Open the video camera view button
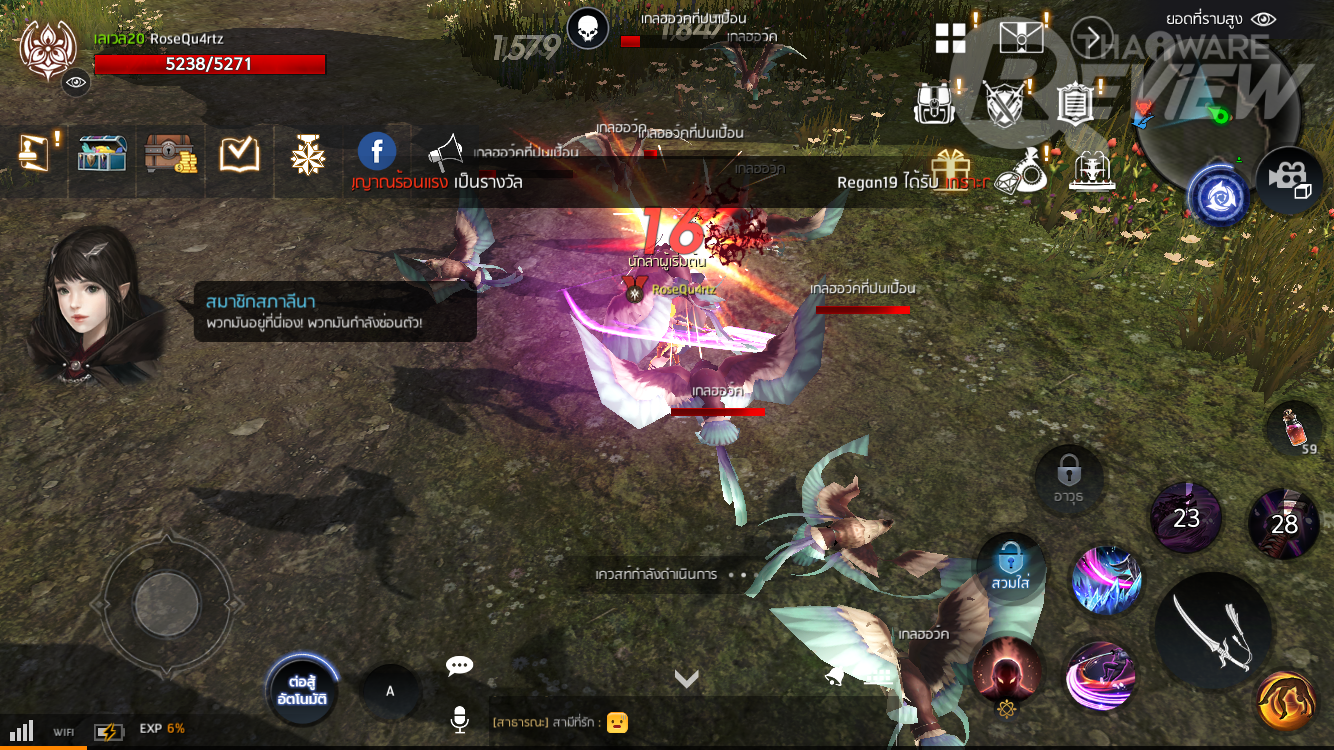Screen dimensions: 1334x750 1288,179
